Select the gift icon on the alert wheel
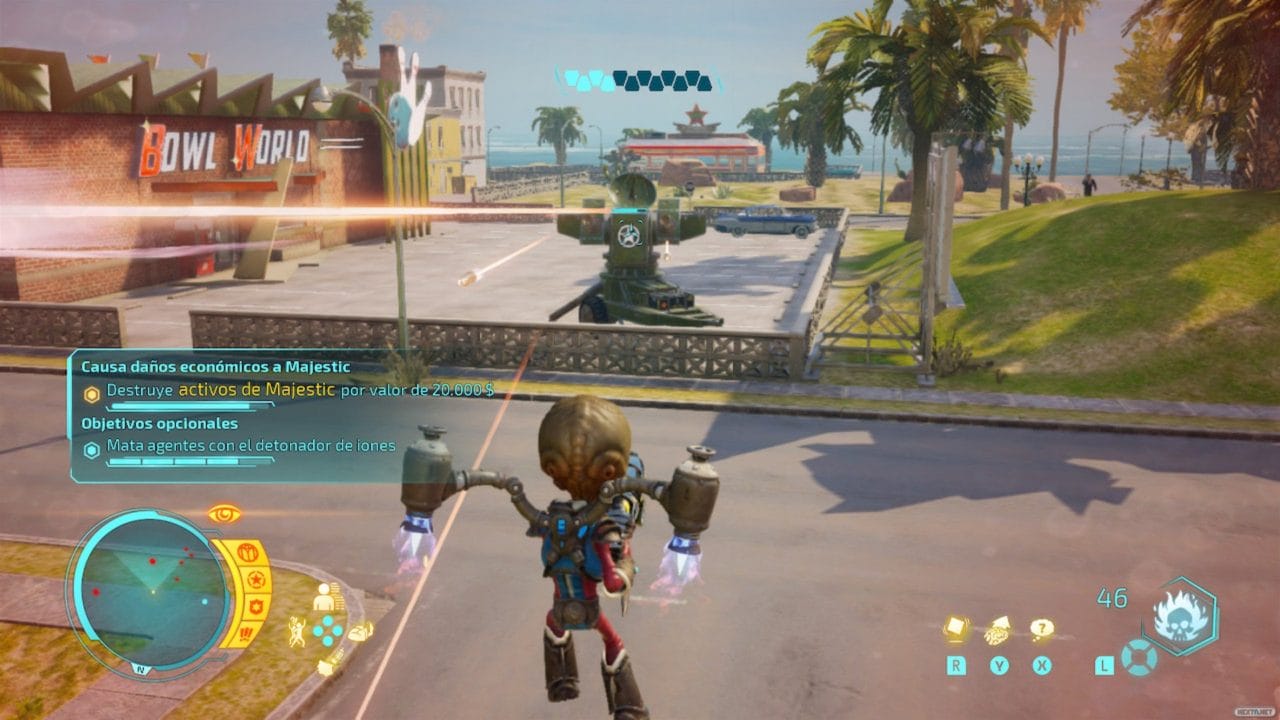 (x=249, y=553)
